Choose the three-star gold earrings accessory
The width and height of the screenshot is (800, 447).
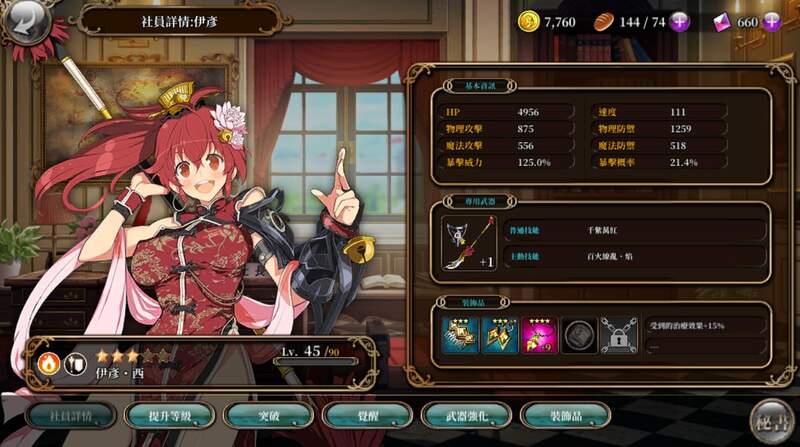[499, 335]
